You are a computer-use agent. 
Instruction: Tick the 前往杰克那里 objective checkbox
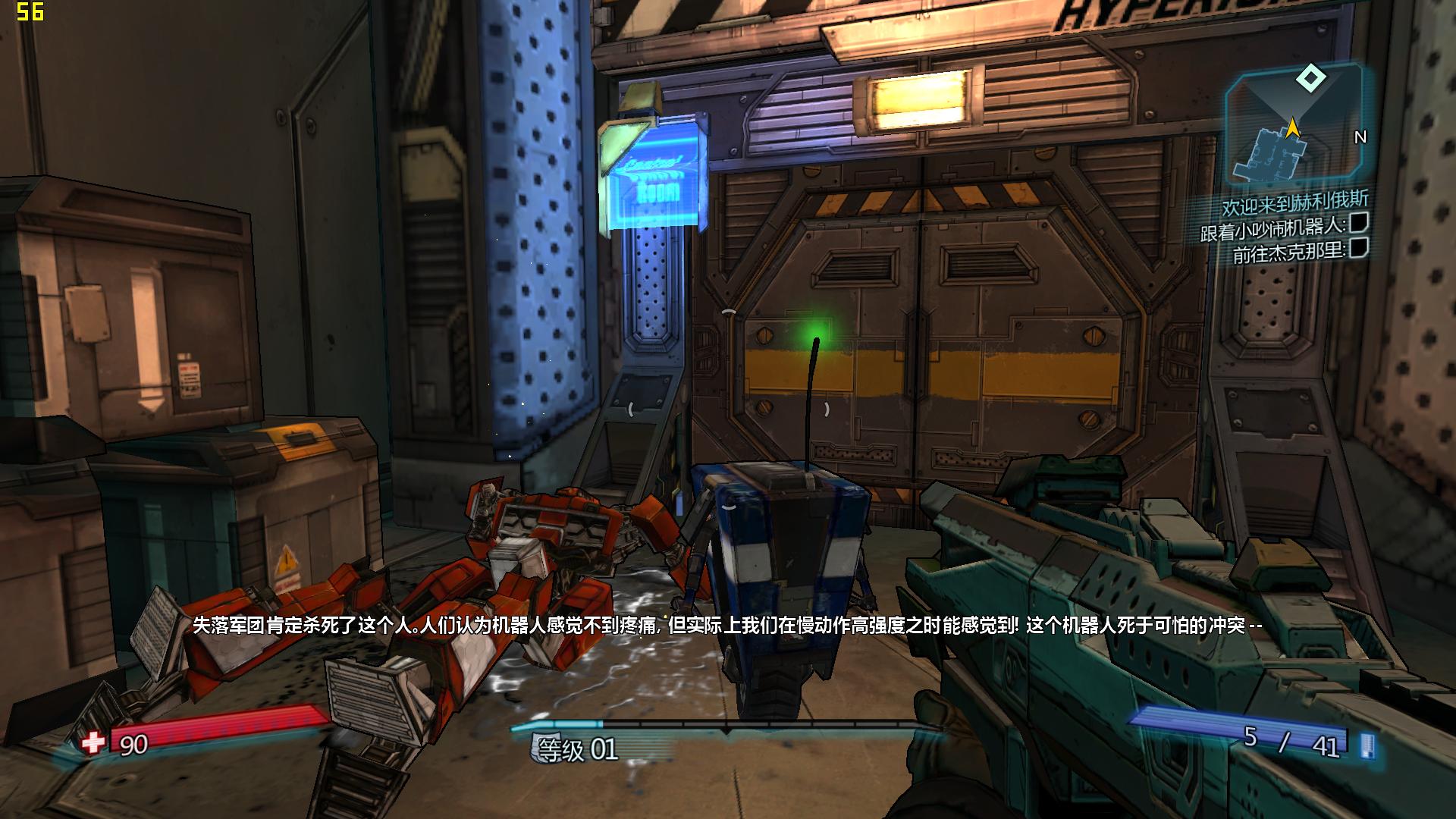pos(1358,247)
